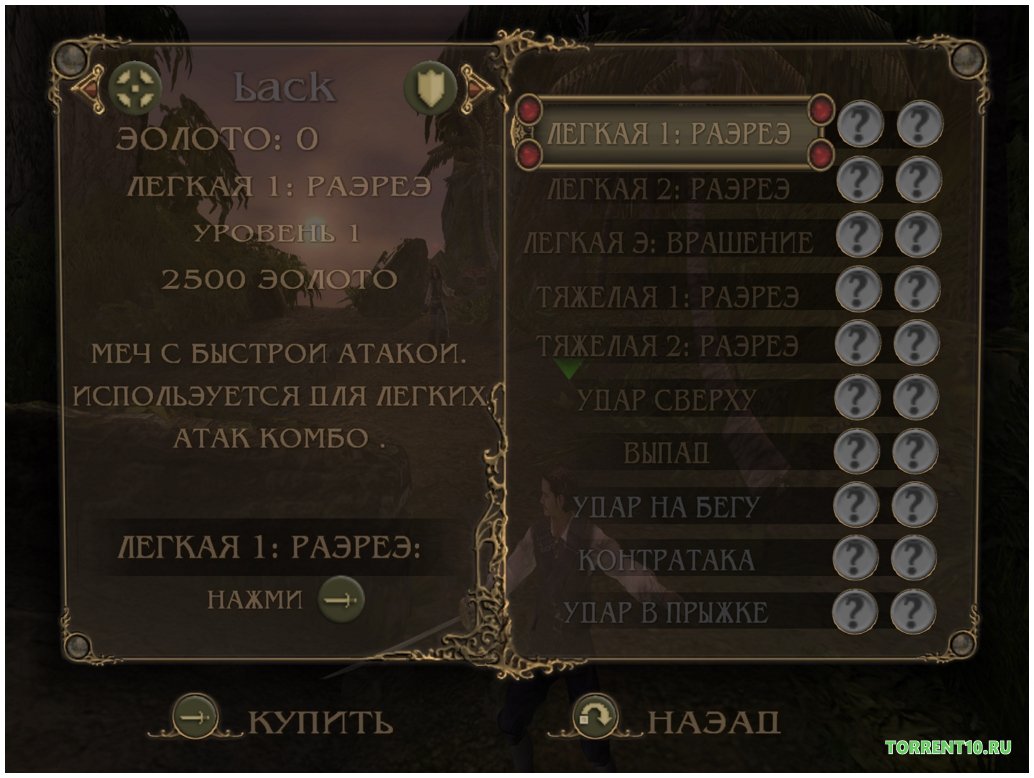Switch character with the right red arrow
Screen dimensions: 1034x778
point(478,87)
